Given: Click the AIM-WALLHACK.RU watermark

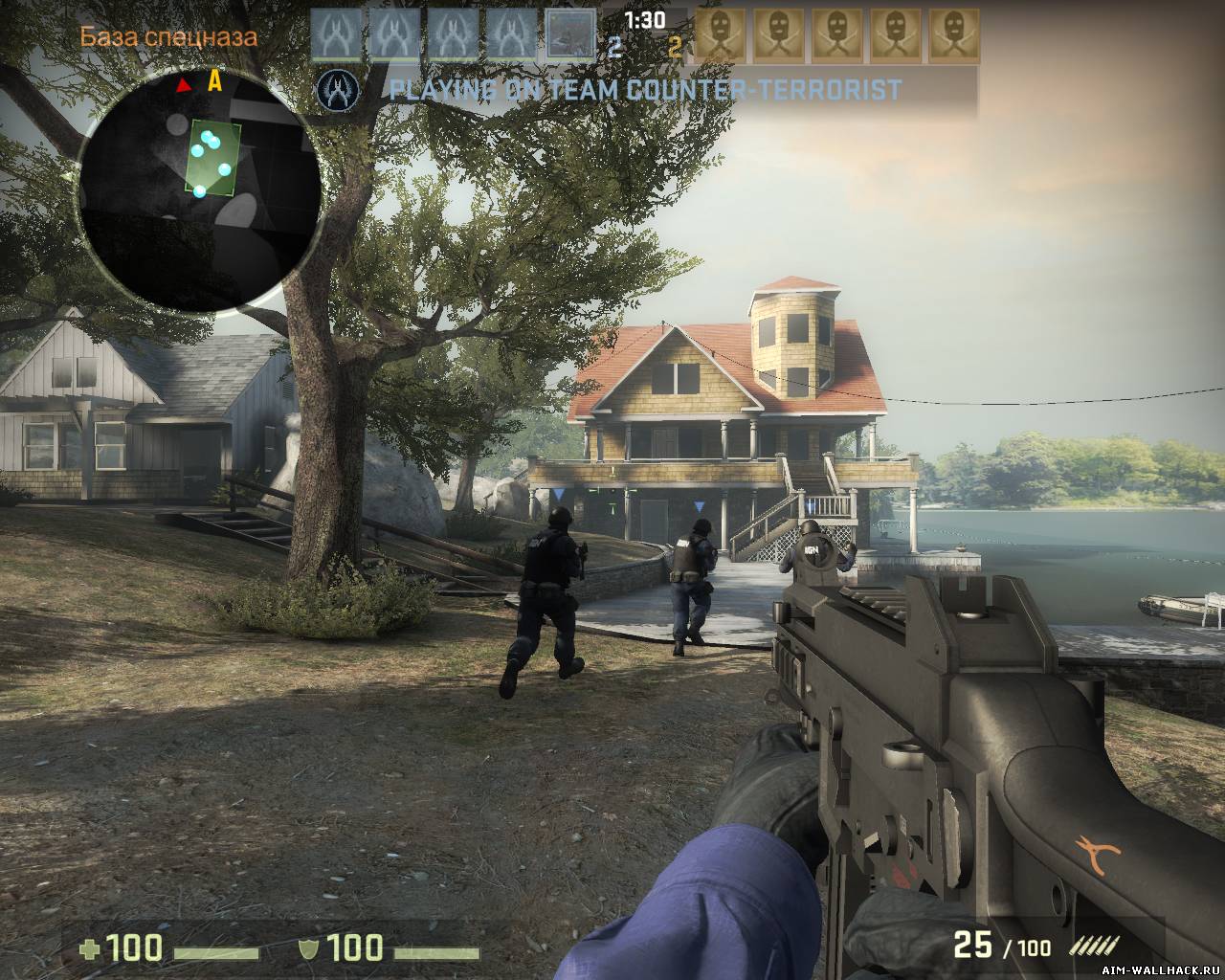Looking at the screenshot, I should click(1157, 969).
